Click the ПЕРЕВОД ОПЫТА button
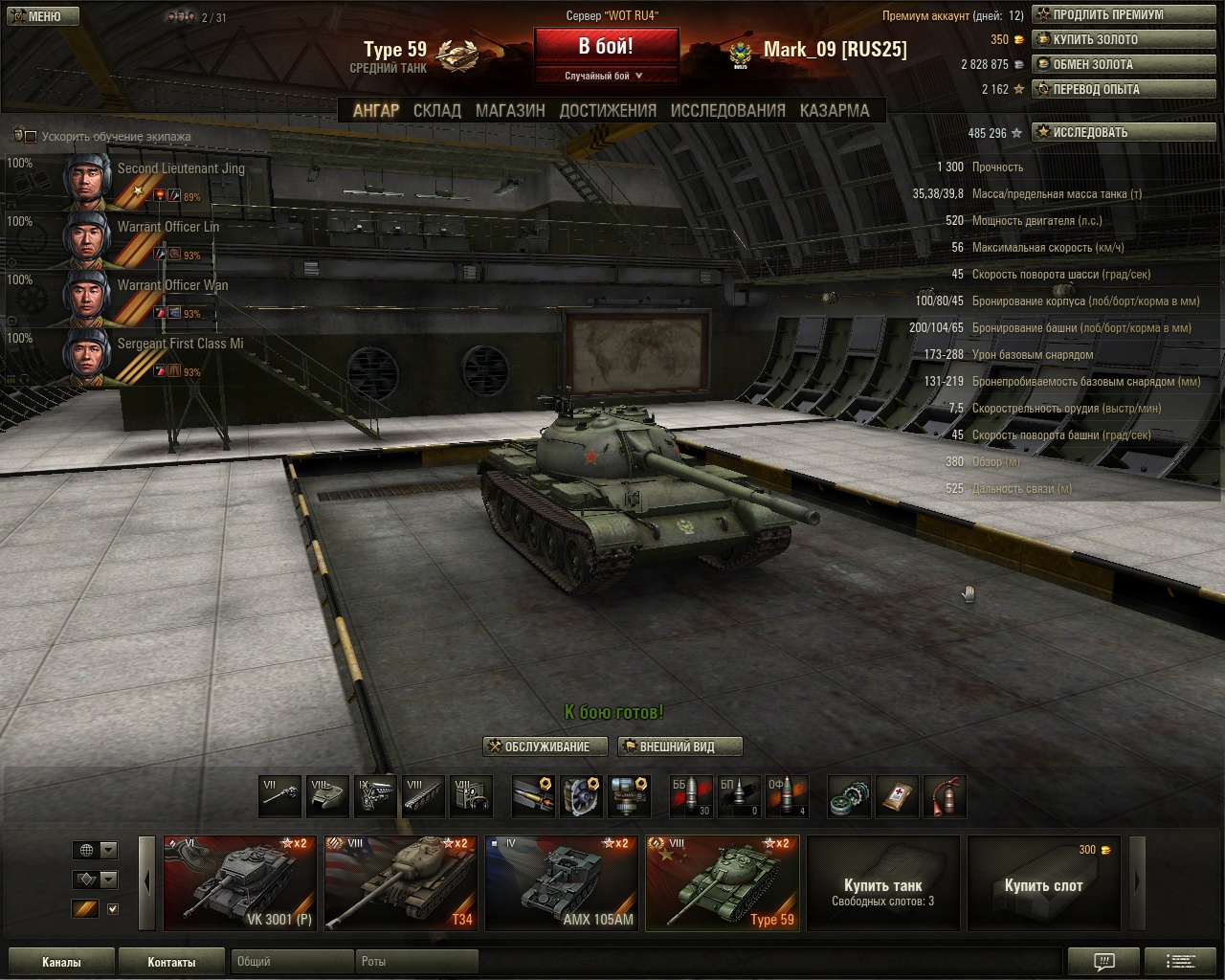 1096,90
